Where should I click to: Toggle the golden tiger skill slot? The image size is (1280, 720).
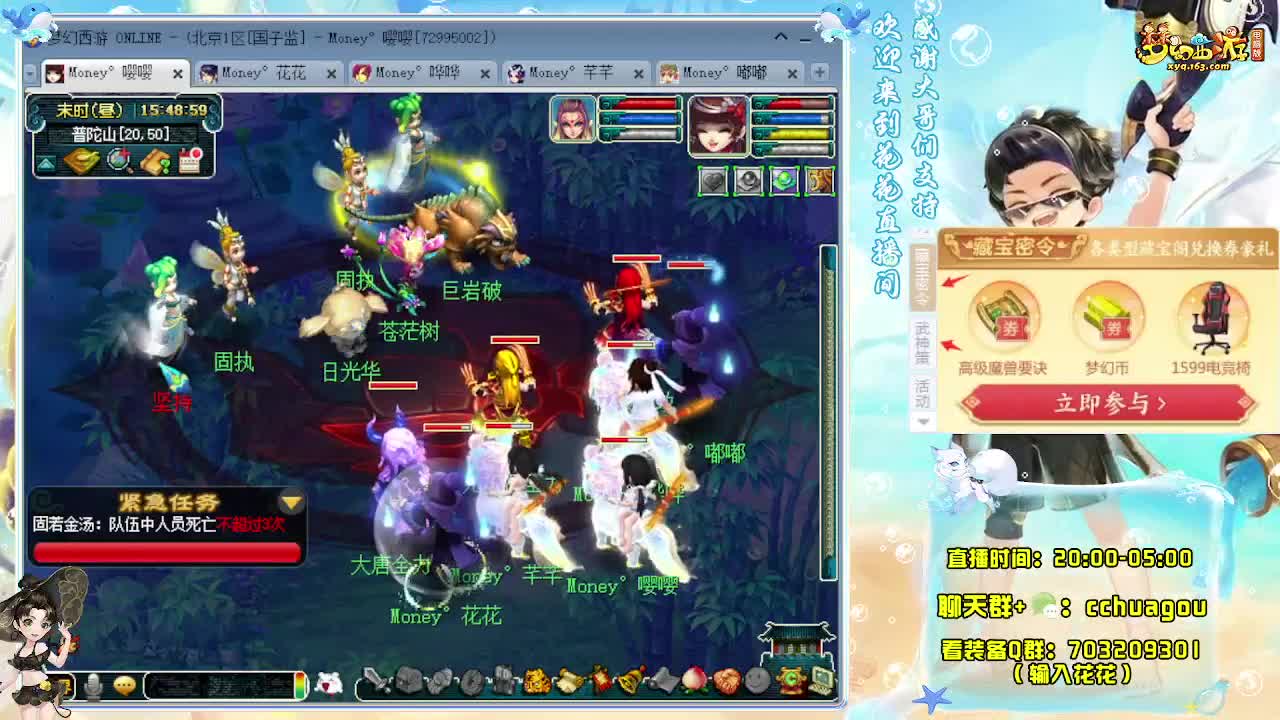coord(819,179)
